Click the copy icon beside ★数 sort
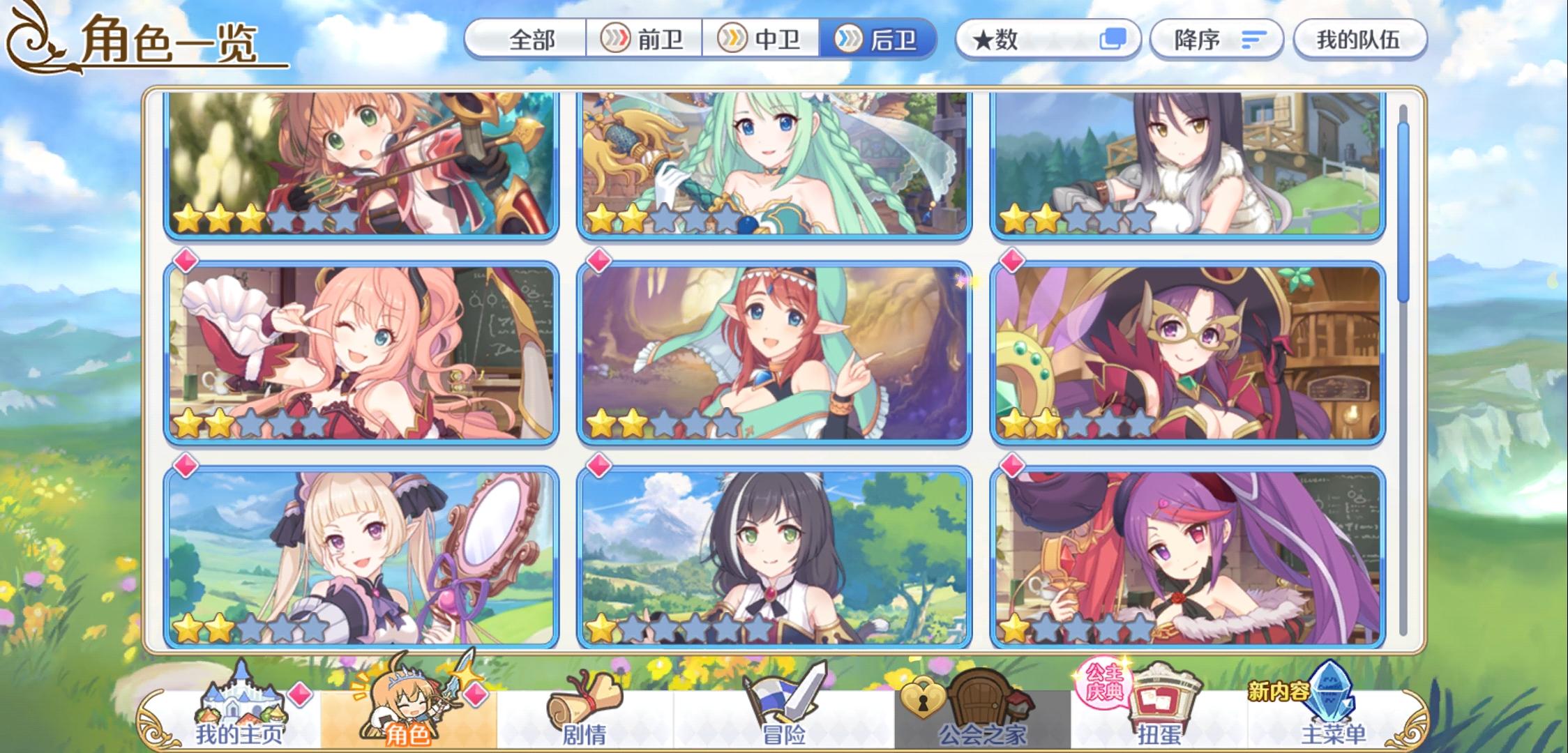The image size is (1568, 753). [x=1109, y=40]
